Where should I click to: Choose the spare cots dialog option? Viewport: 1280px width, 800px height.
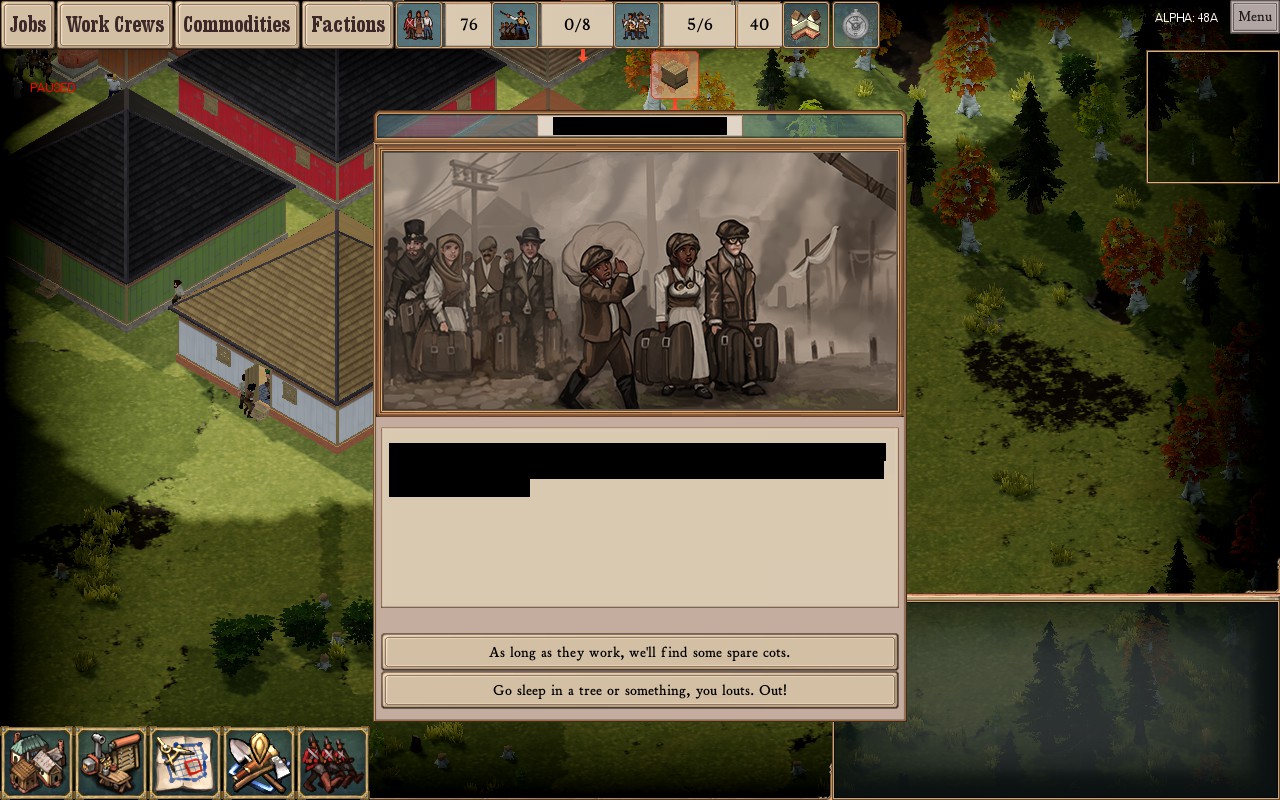640,651
